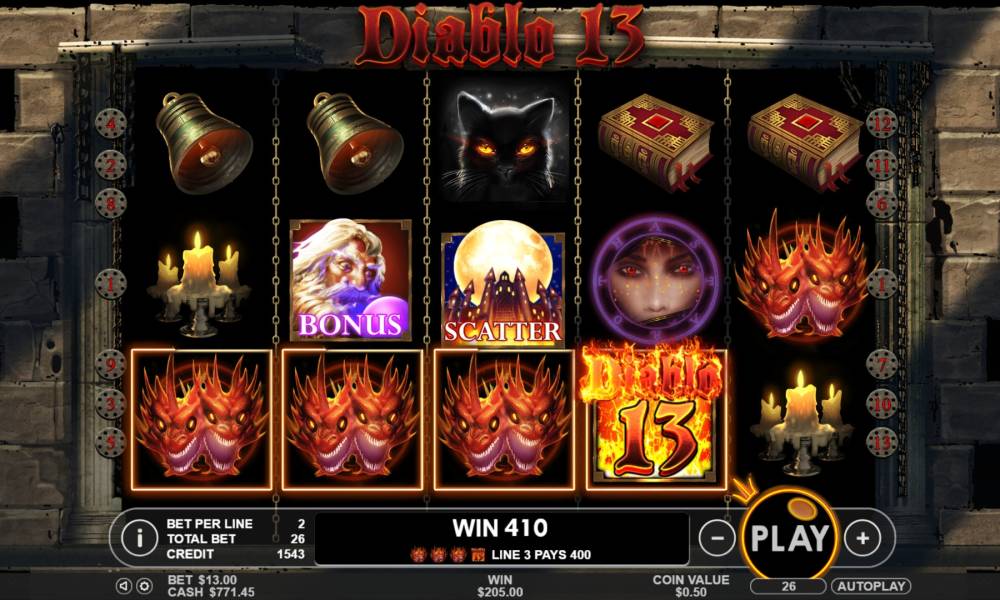This screenshot has width=1000, height=600.
Task: Show payline marker 11
Action: click(x=881, y=164)
